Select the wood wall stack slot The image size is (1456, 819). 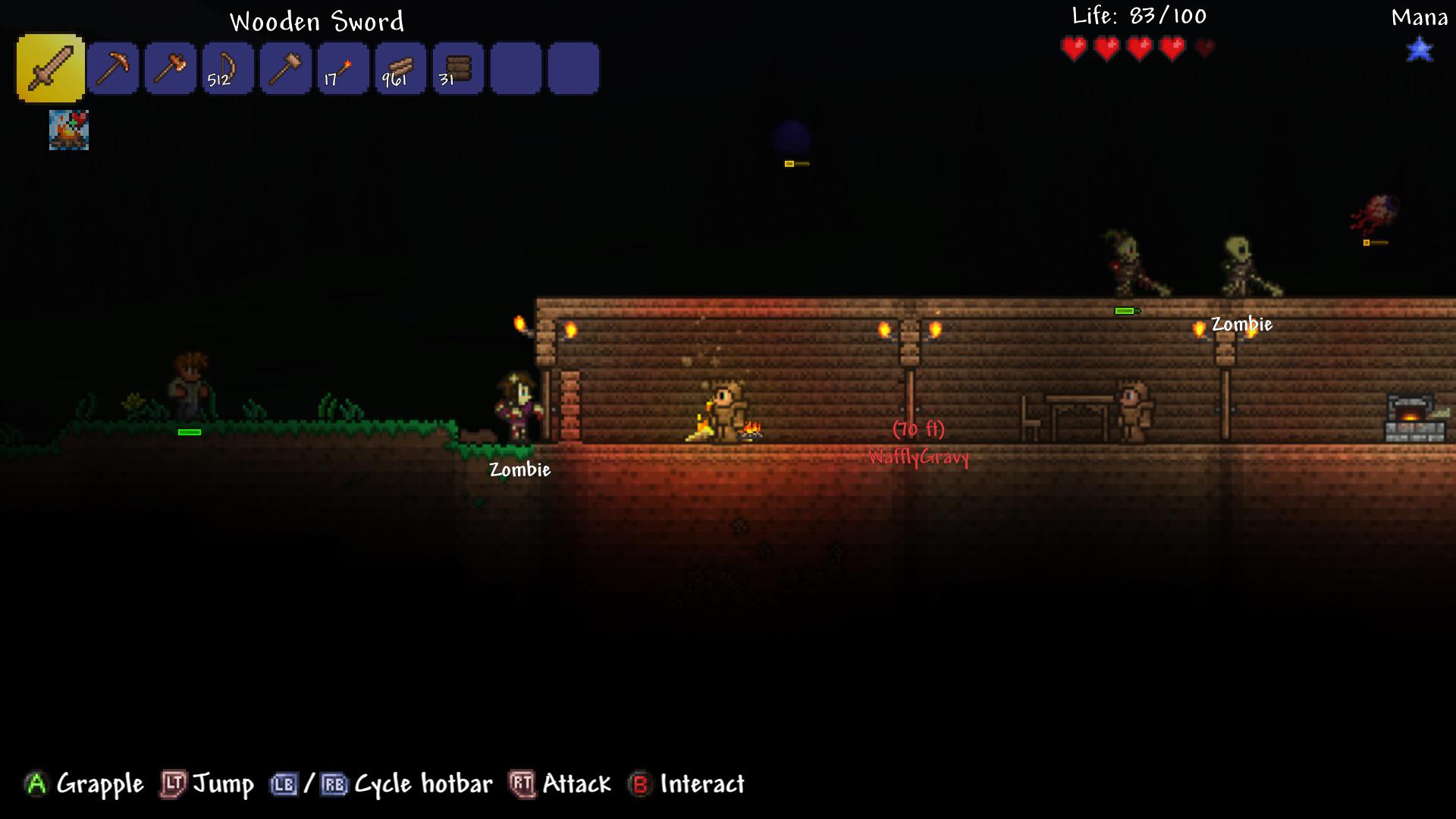(x=459, y=69)
